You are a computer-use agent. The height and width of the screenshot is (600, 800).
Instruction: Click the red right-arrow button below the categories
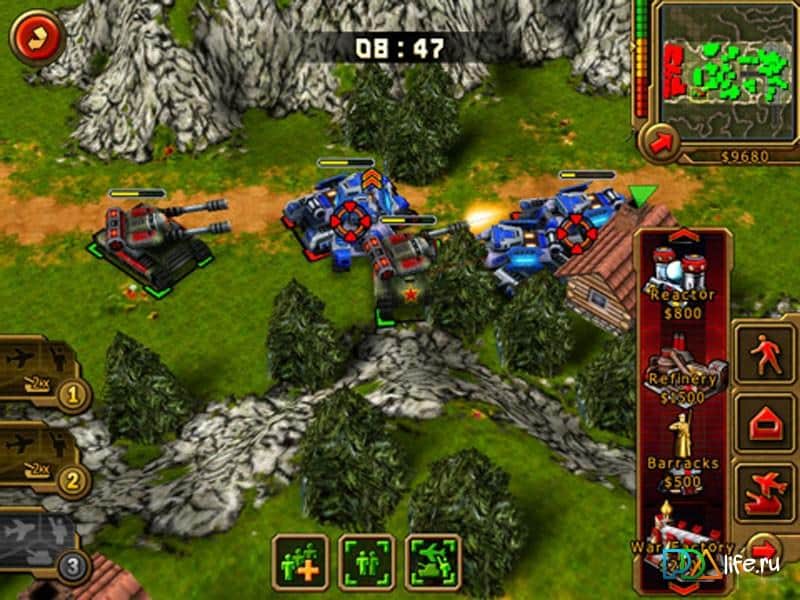tap(765, 550)
